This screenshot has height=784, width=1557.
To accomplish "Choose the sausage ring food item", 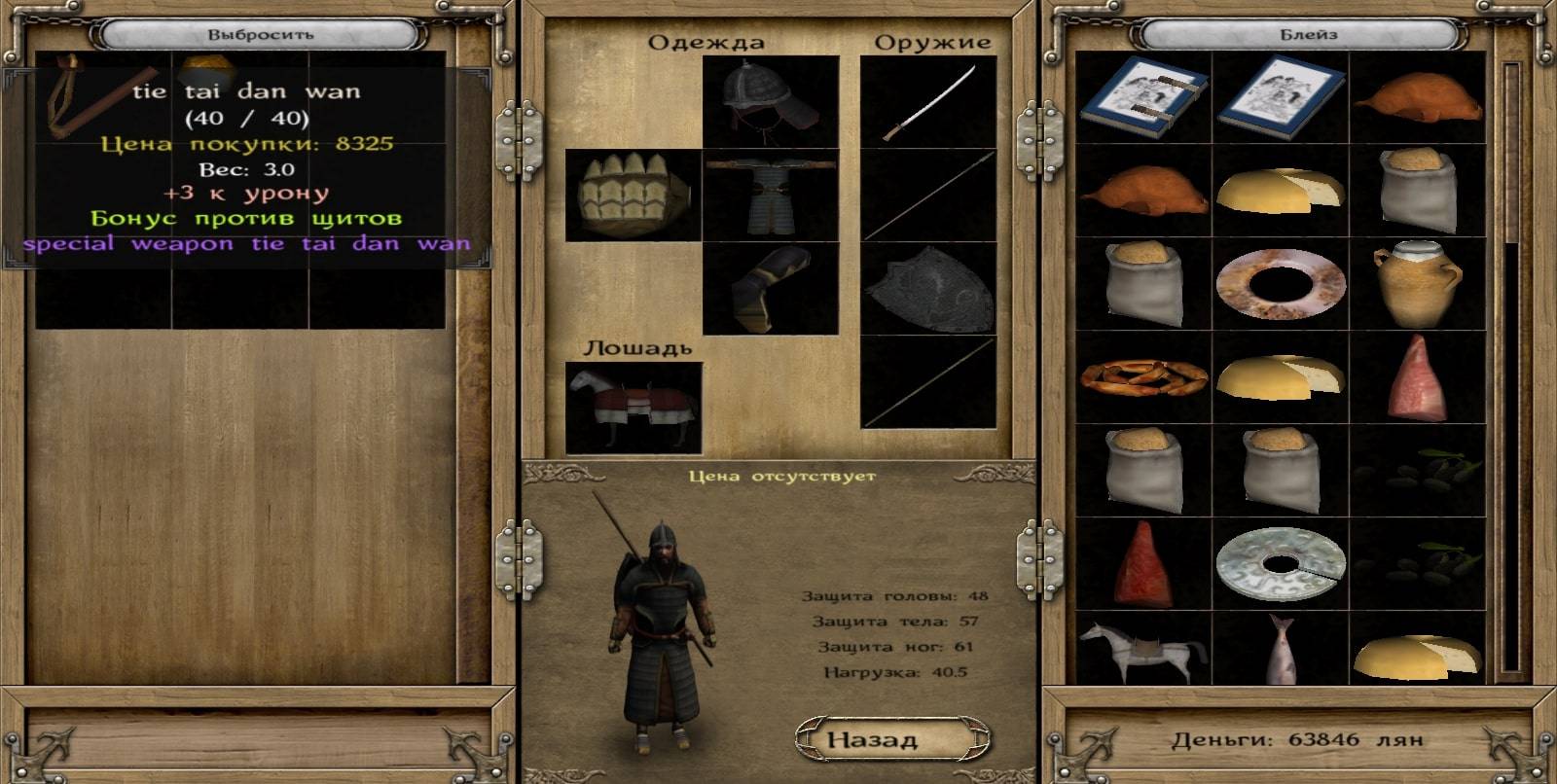I will tap(1143, 378).
